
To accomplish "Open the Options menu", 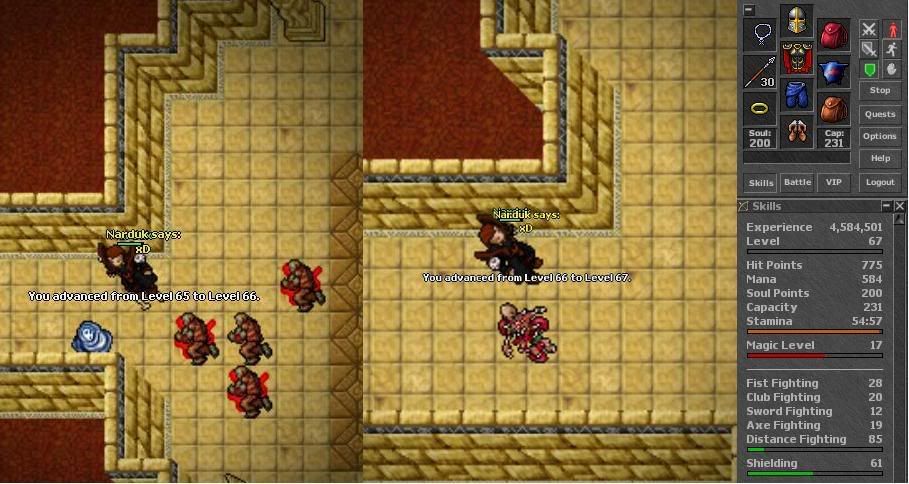I will click(x=880, y=136).
